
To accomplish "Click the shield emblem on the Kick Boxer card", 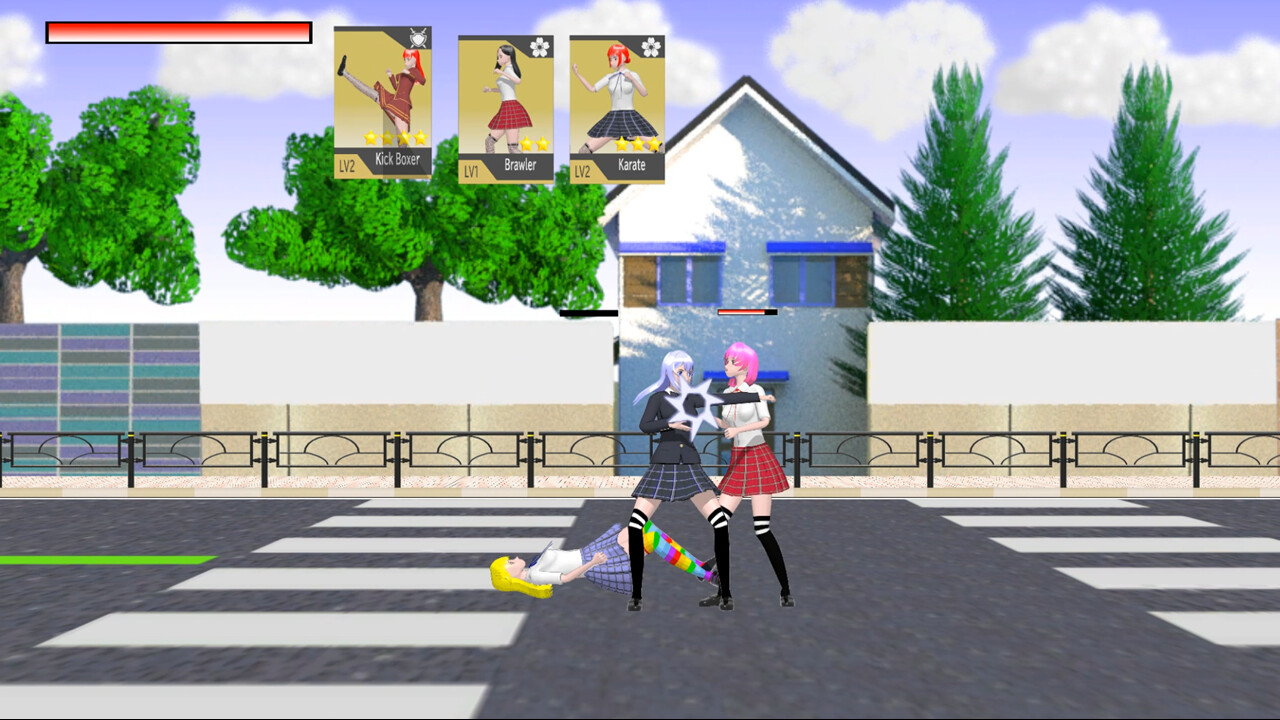I will 417,40.
